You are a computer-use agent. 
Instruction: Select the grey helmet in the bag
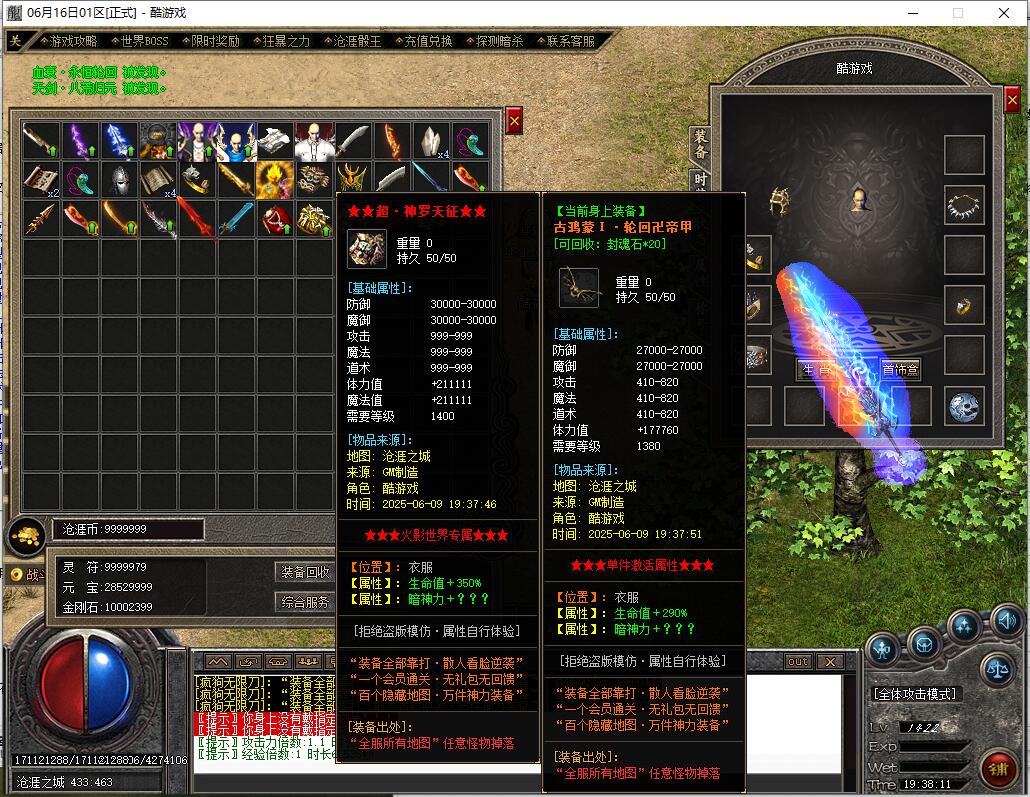(x=118, y=180)
